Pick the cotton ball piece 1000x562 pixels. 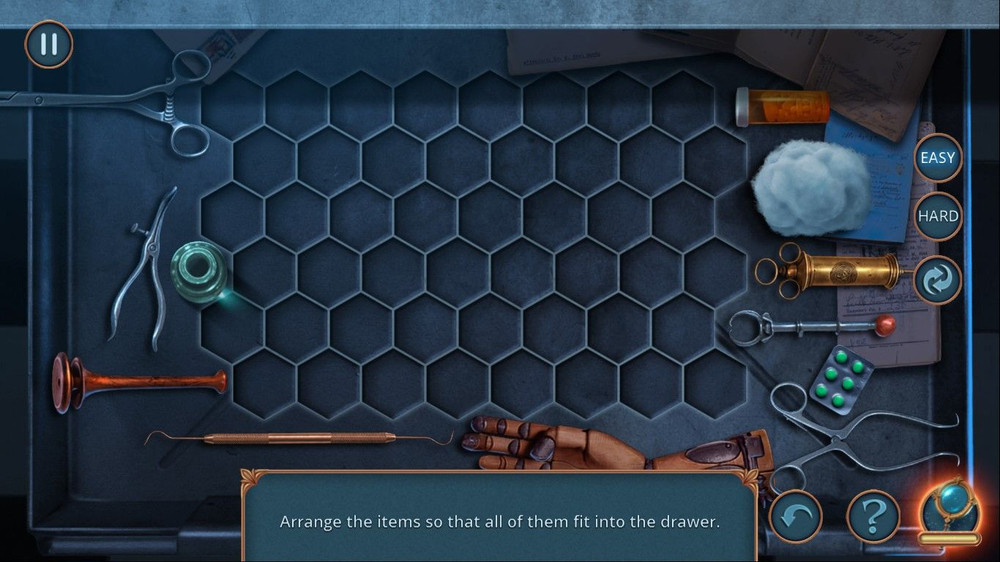point(810,188)
